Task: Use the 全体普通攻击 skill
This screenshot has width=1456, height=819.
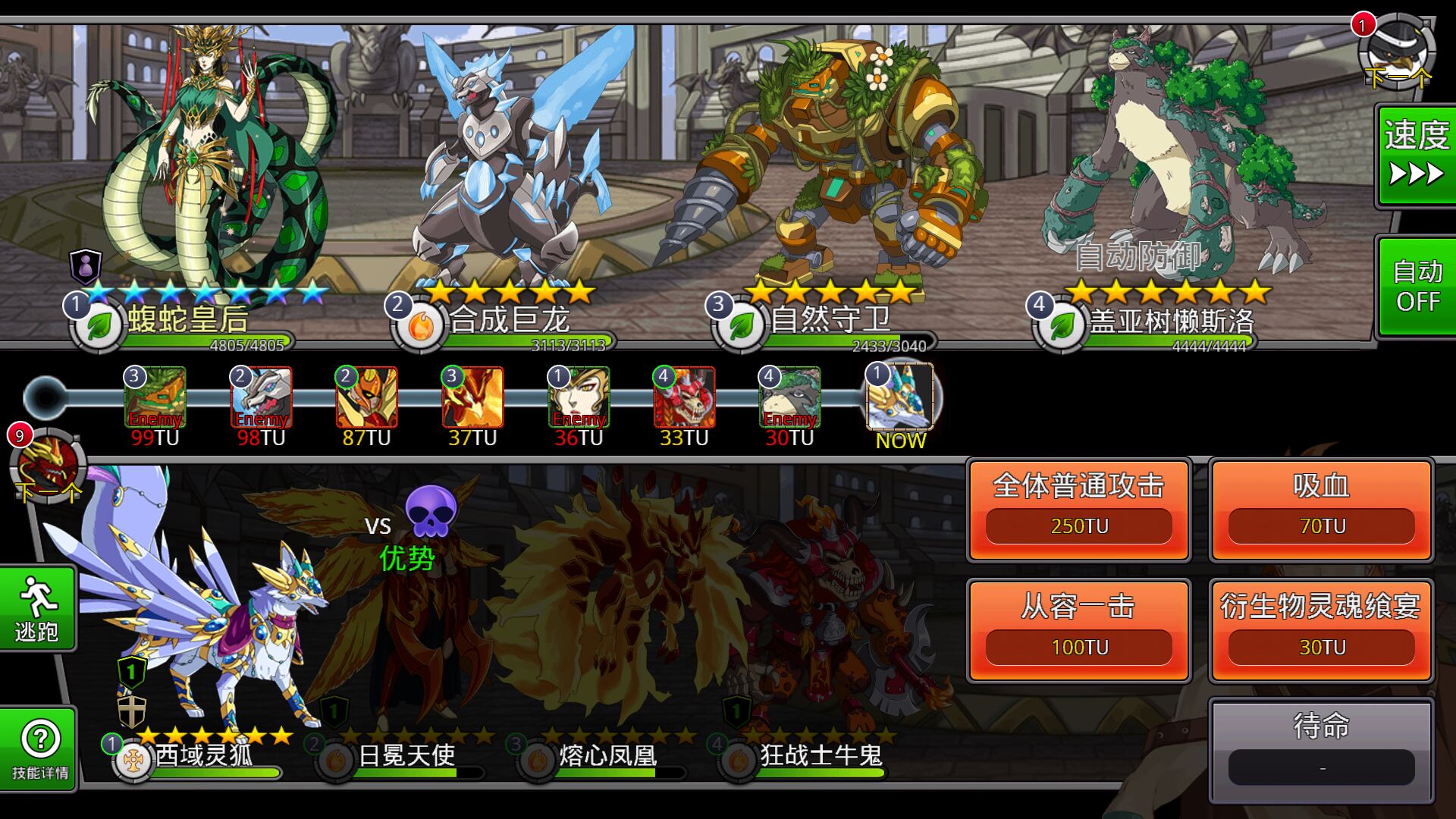Action: tap(1078, 510)
